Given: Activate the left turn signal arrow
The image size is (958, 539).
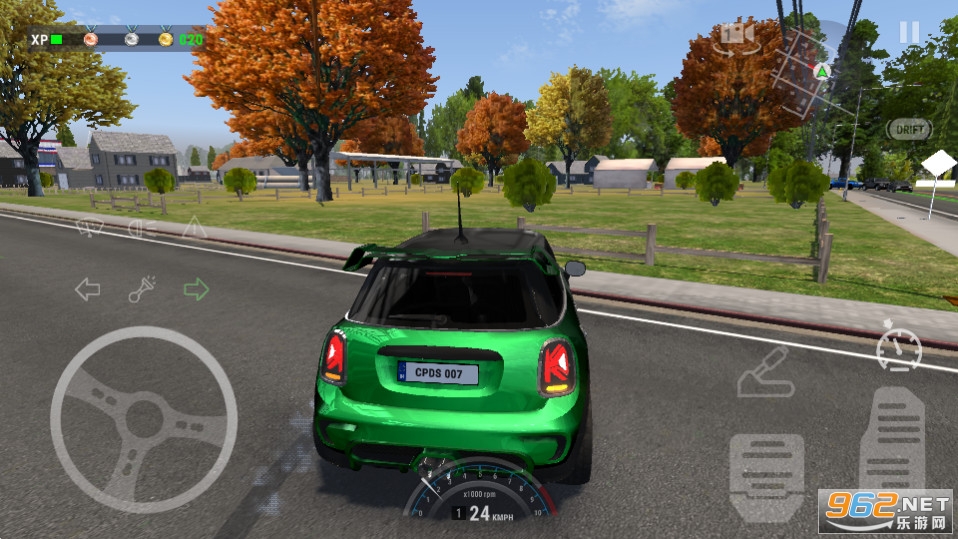Looking at the screenshot, I should pyautogui.click(x=88, y=290).
